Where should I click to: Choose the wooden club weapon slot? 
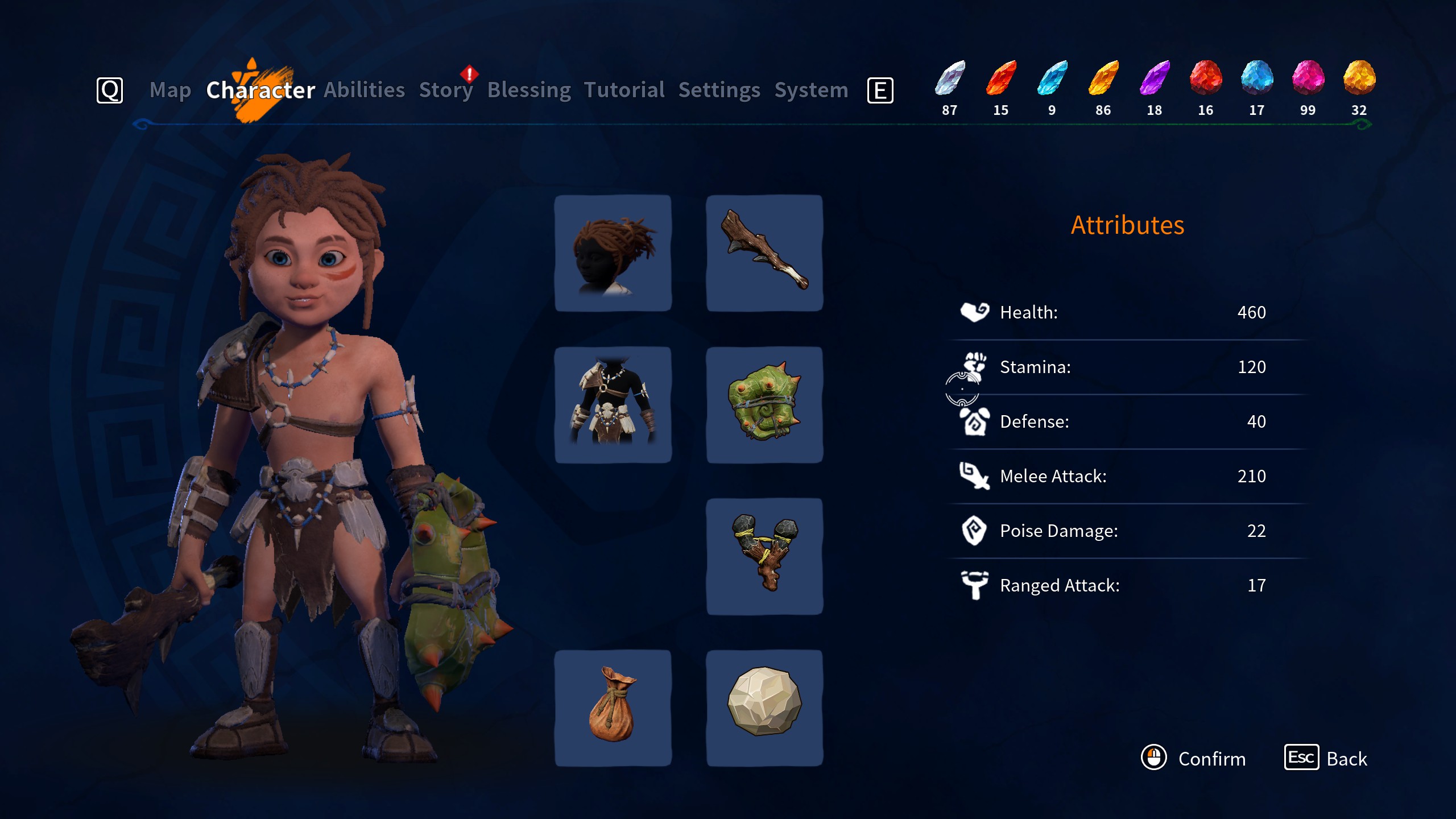tap(764, 253)
